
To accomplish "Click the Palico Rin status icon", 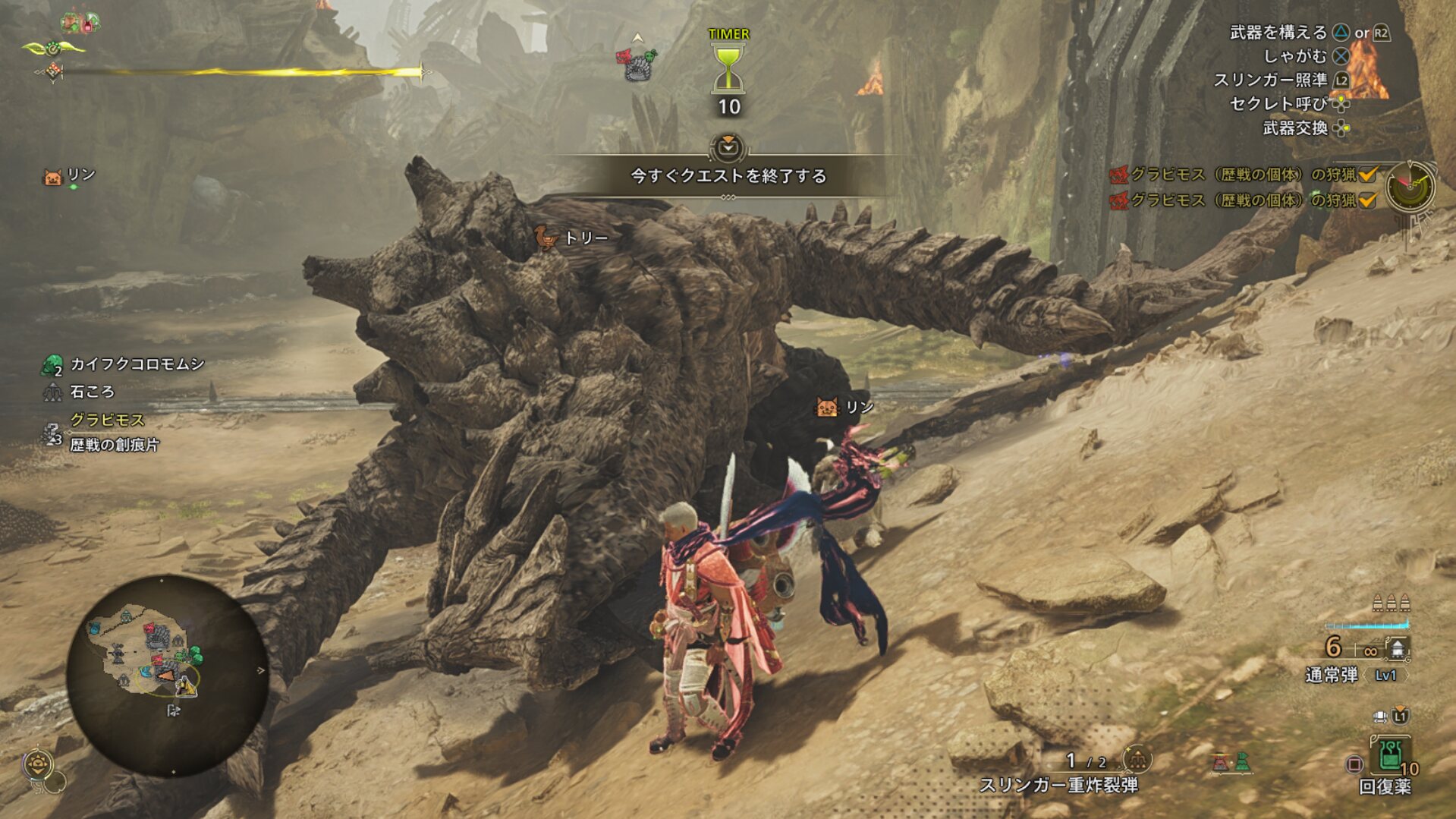I will click(x=52, y=178).
